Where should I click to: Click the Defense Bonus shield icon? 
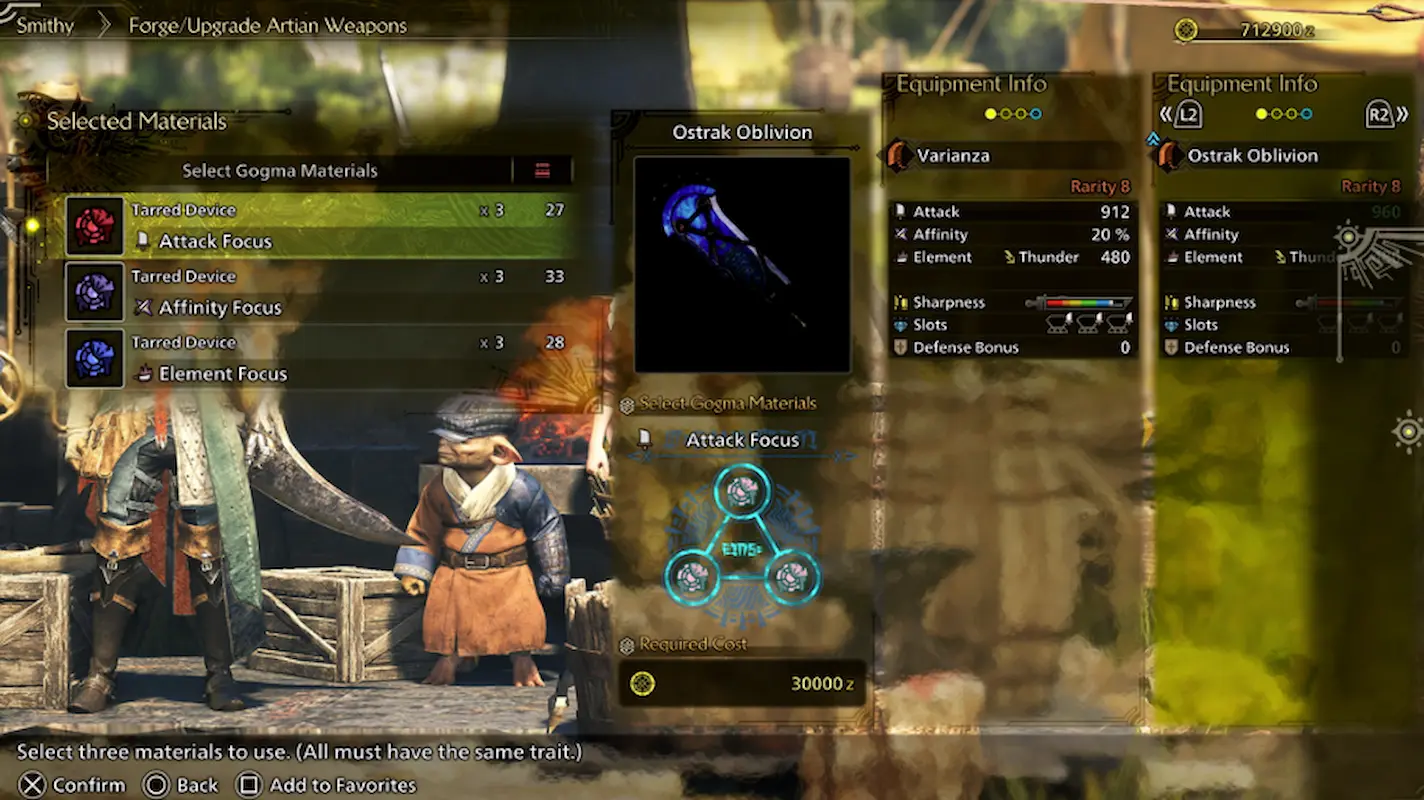pyautogui.click(x=902, y=347)
